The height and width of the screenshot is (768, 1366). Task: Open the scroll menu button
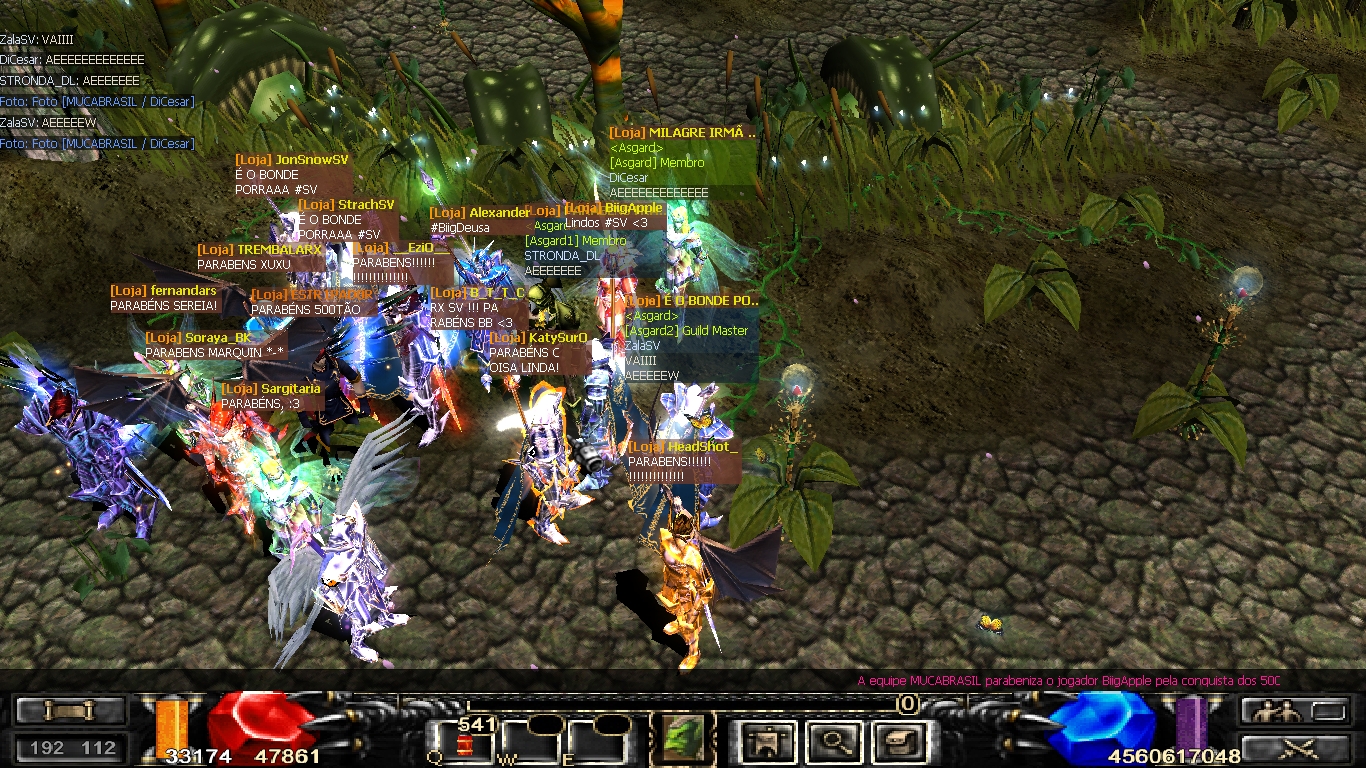(x=70, y=710)
